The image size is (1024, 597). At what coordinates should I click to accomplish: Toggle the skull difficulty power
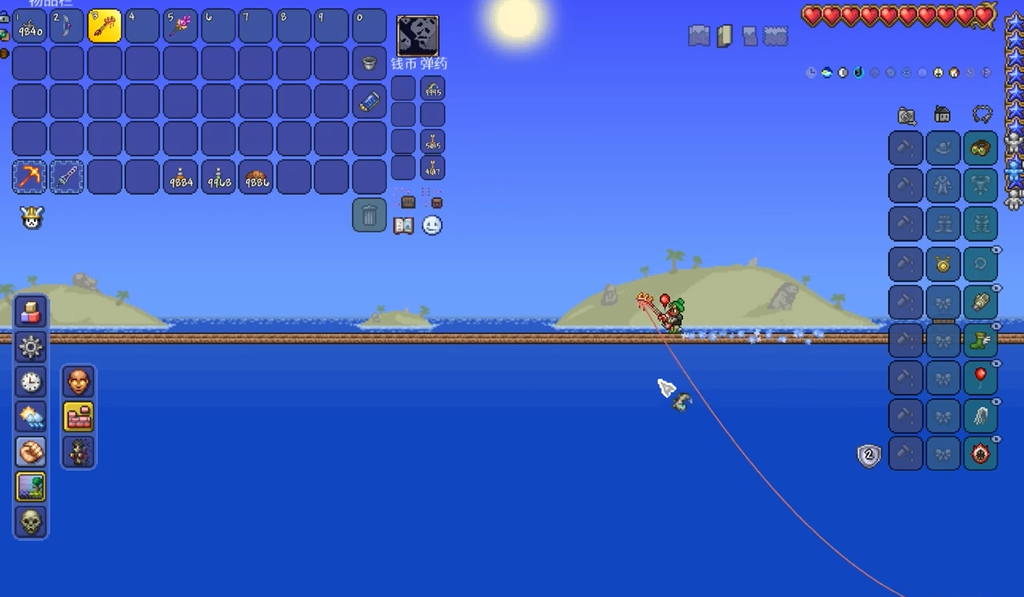(31, 522)
